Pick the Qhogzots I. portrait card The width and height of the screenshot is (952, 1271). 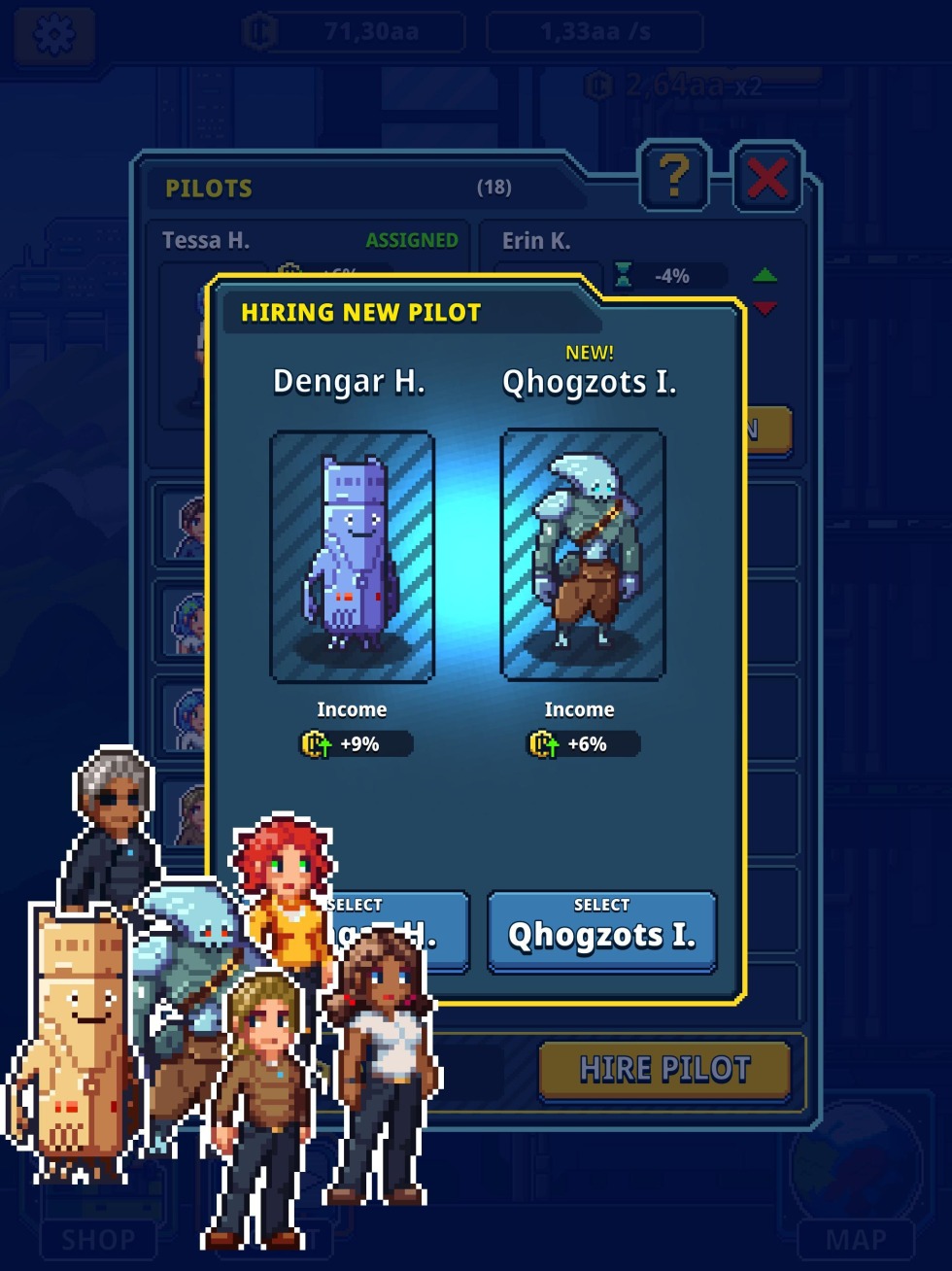pyautogui.click(x=582, y=554)
